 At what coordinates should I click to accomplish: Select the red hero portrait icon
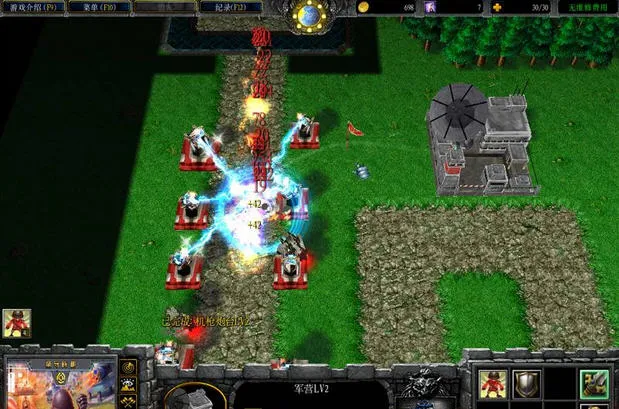[16, 322]
